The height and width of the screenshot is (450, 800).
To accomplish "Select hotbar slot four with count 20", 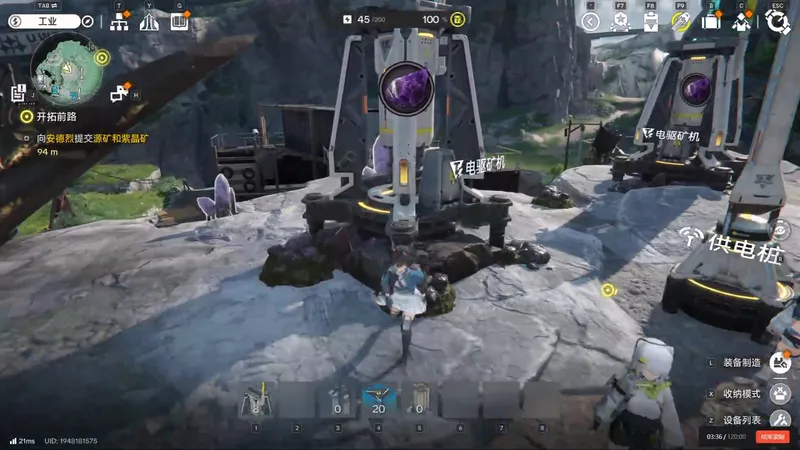I will (377, 401).
